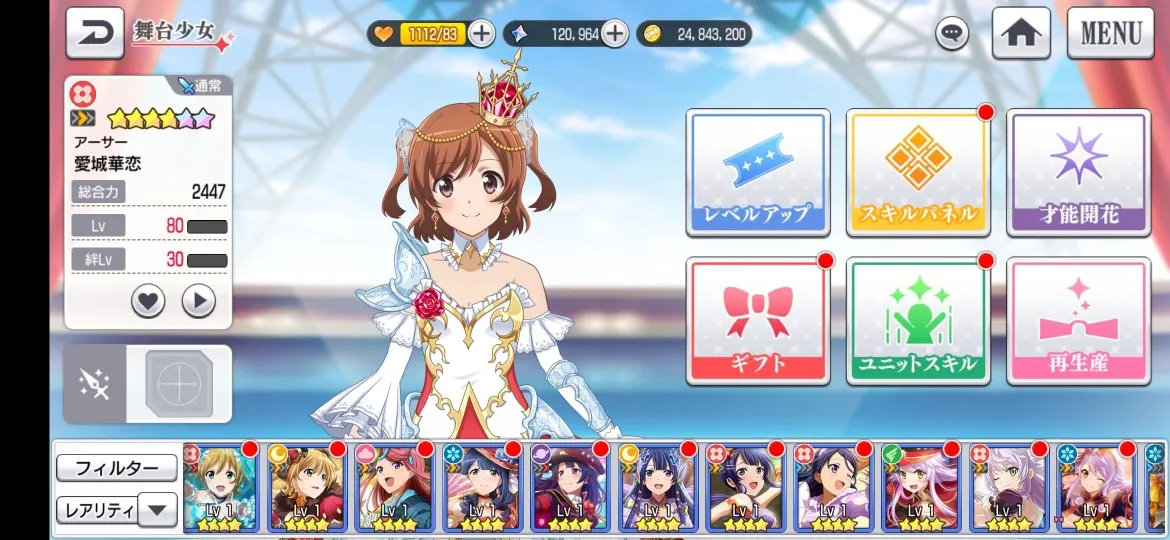The width and height of the screenshot is (1170, 540).
Task: Open the chat speech bubble icon
Action: [x=952, y=34]
